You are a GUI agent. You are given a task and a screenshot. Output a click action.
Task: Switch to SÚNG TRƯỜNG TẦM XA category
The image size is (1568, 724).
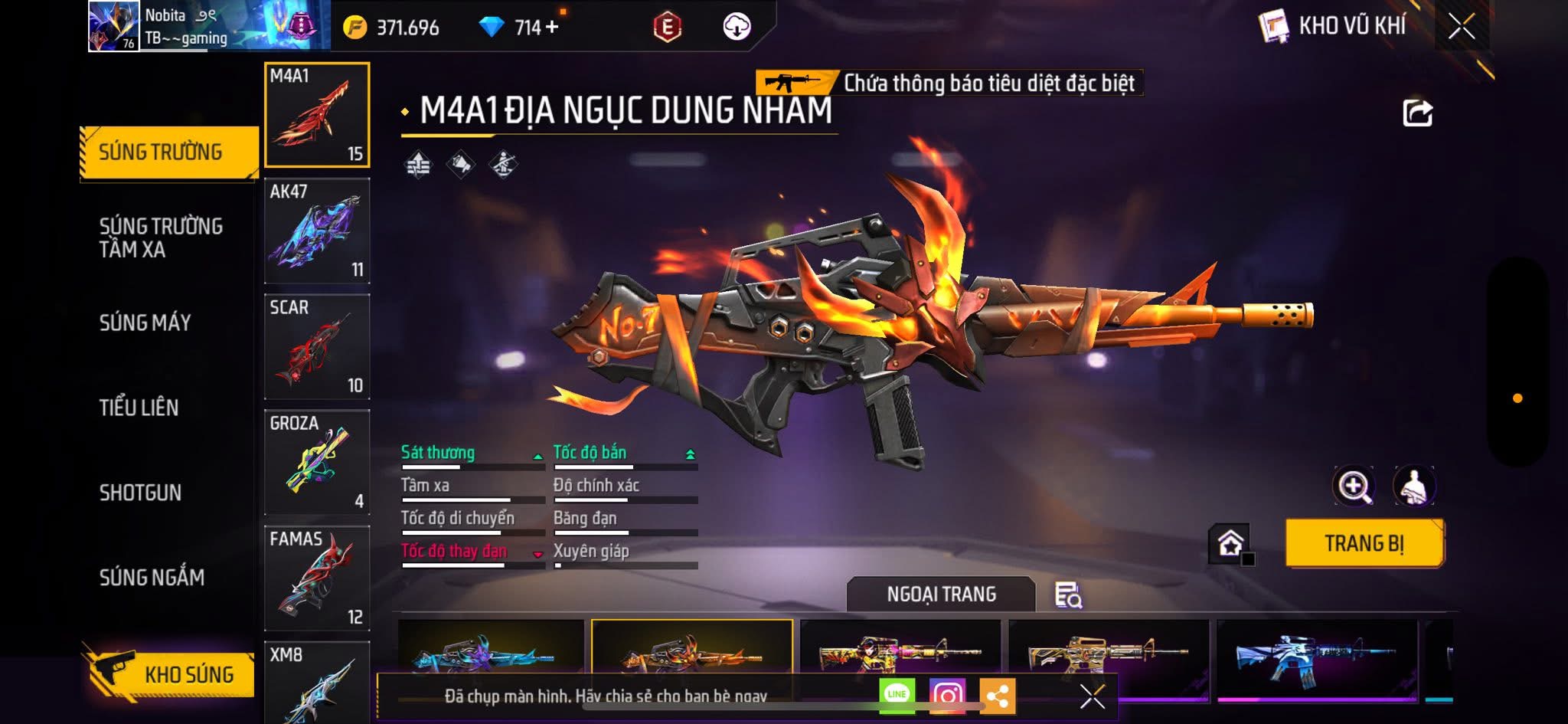(161, 238)
